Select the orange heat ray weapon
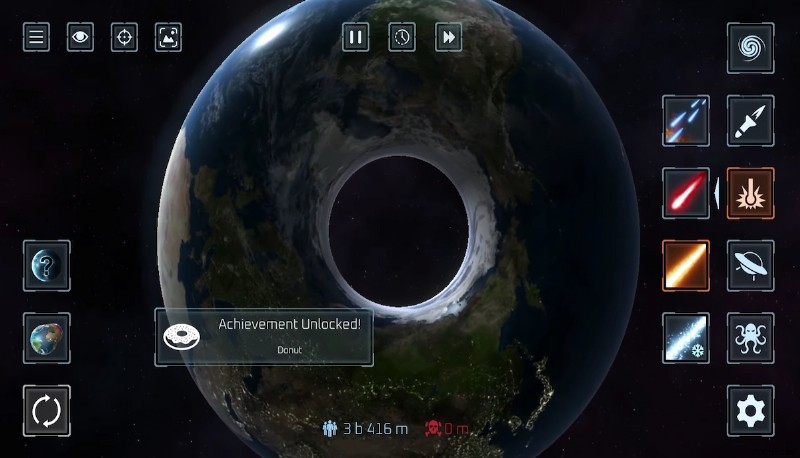Image resolution: width=800 pixels, height=458 pixels. 686,265
